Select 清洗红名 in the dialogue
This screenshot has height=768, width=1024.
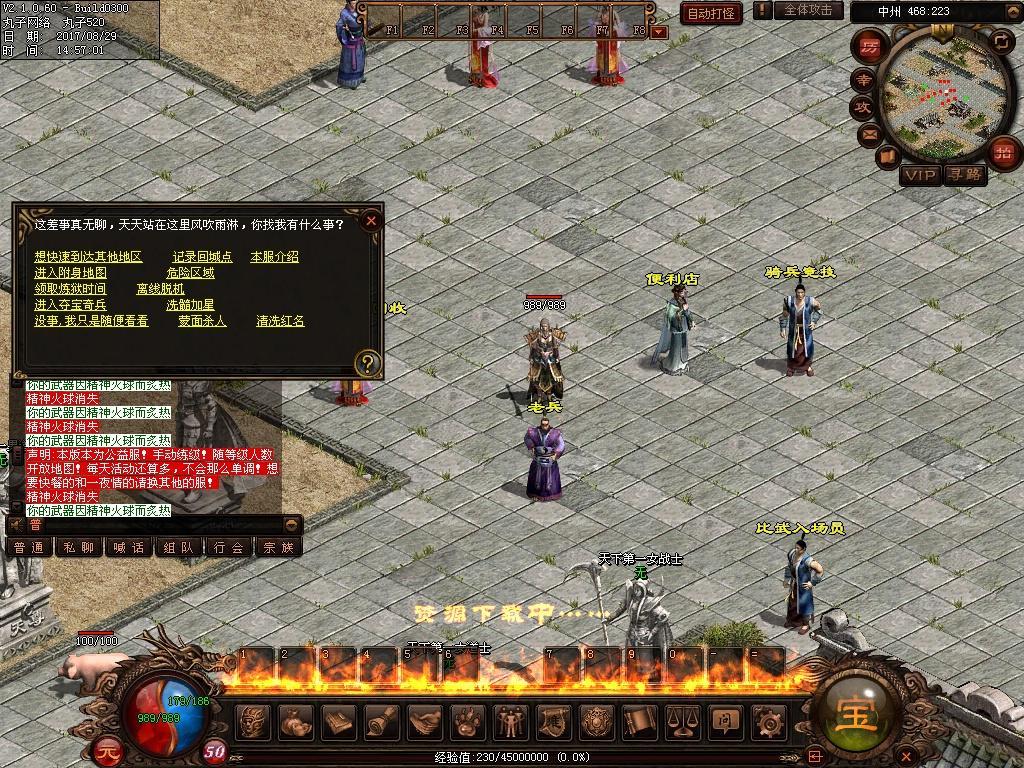coord(280,321)
